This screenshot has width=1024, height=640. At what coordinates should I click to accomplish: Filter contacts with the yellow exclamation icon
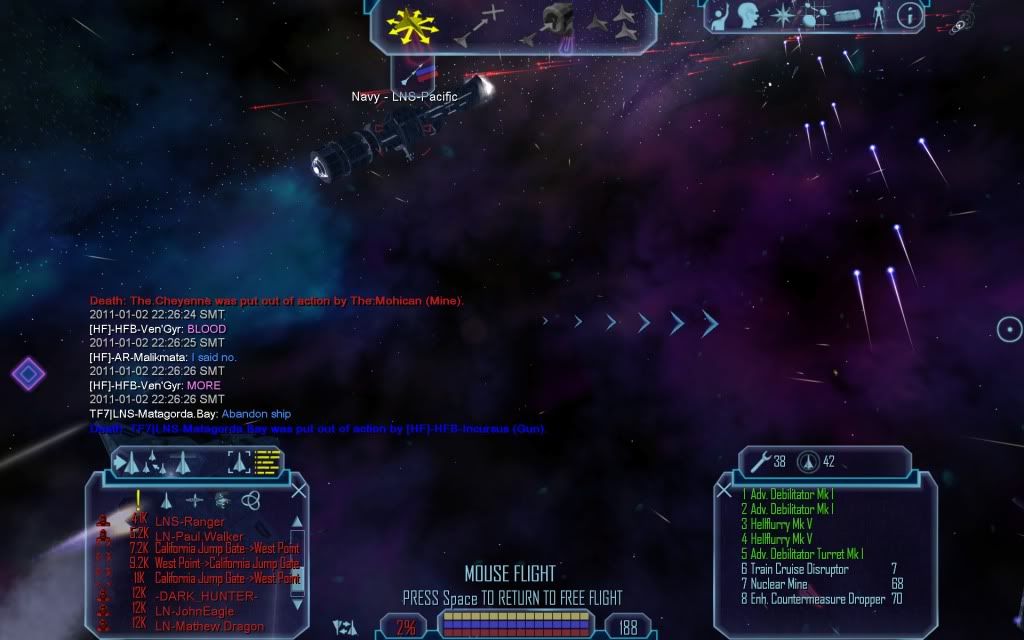click(x=138, y=499)
